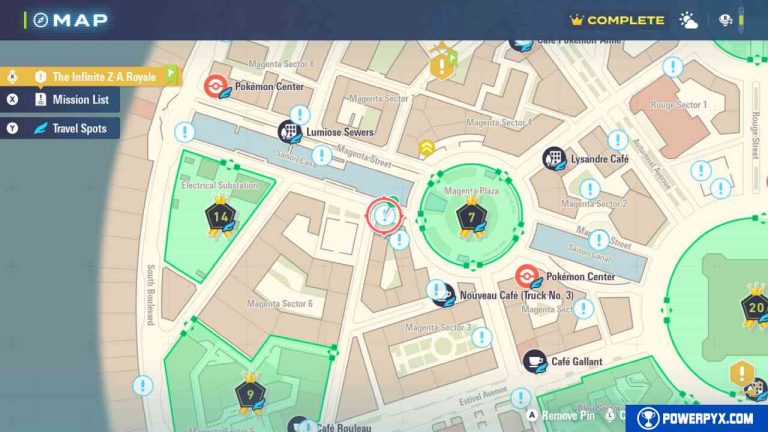Open the PowerPyx.com watermark link
Screen dimensions: 768x432
point(697,418)
